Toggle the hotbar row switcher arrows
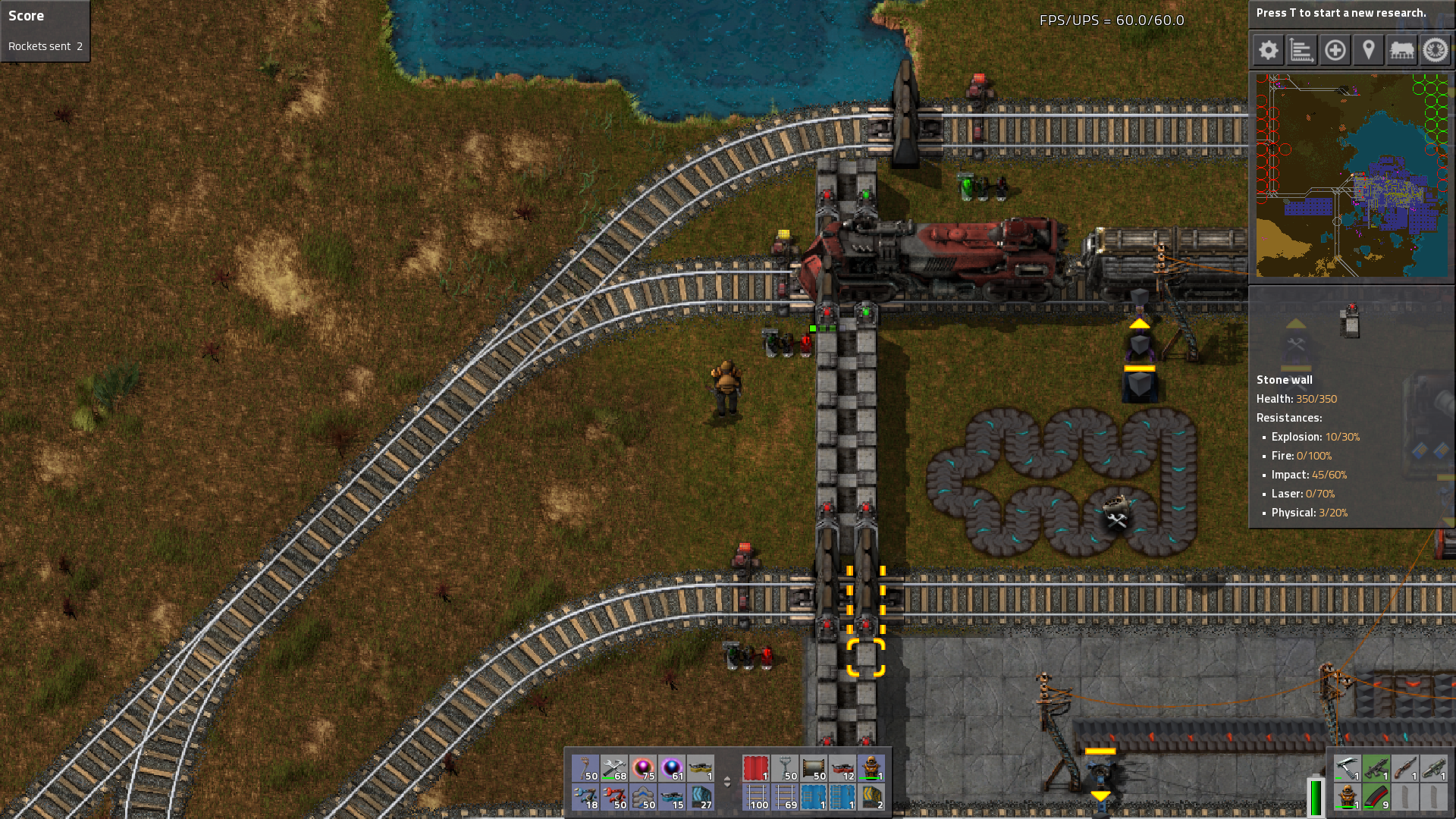 (727, 782)
